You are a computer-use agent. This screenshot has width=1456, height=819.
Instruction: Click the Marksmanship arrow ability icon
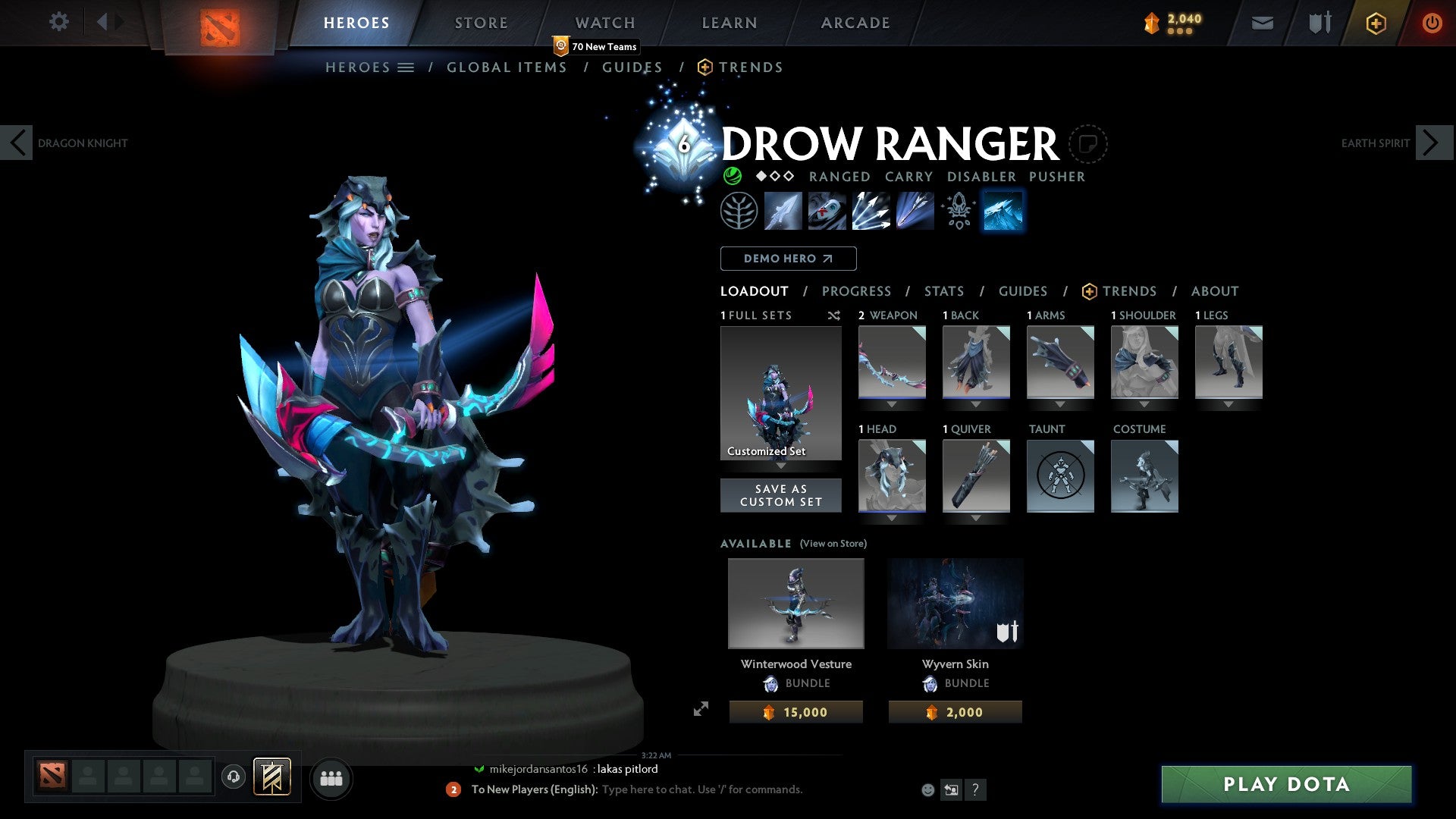pyautogui.click(x=915, y=211)
